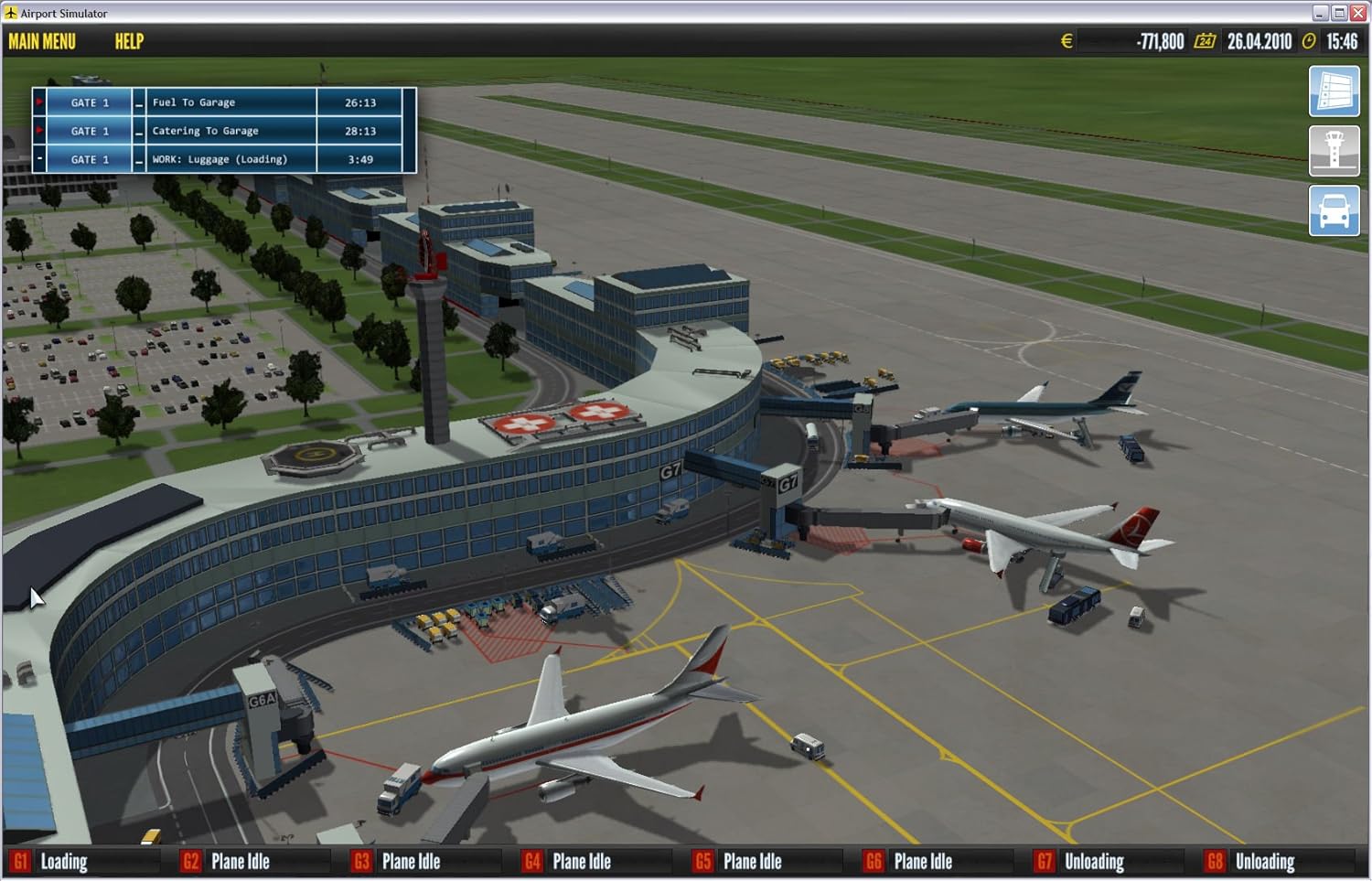
Task: Minimize the Airport Simulator window
Action: pos(1320,13)
